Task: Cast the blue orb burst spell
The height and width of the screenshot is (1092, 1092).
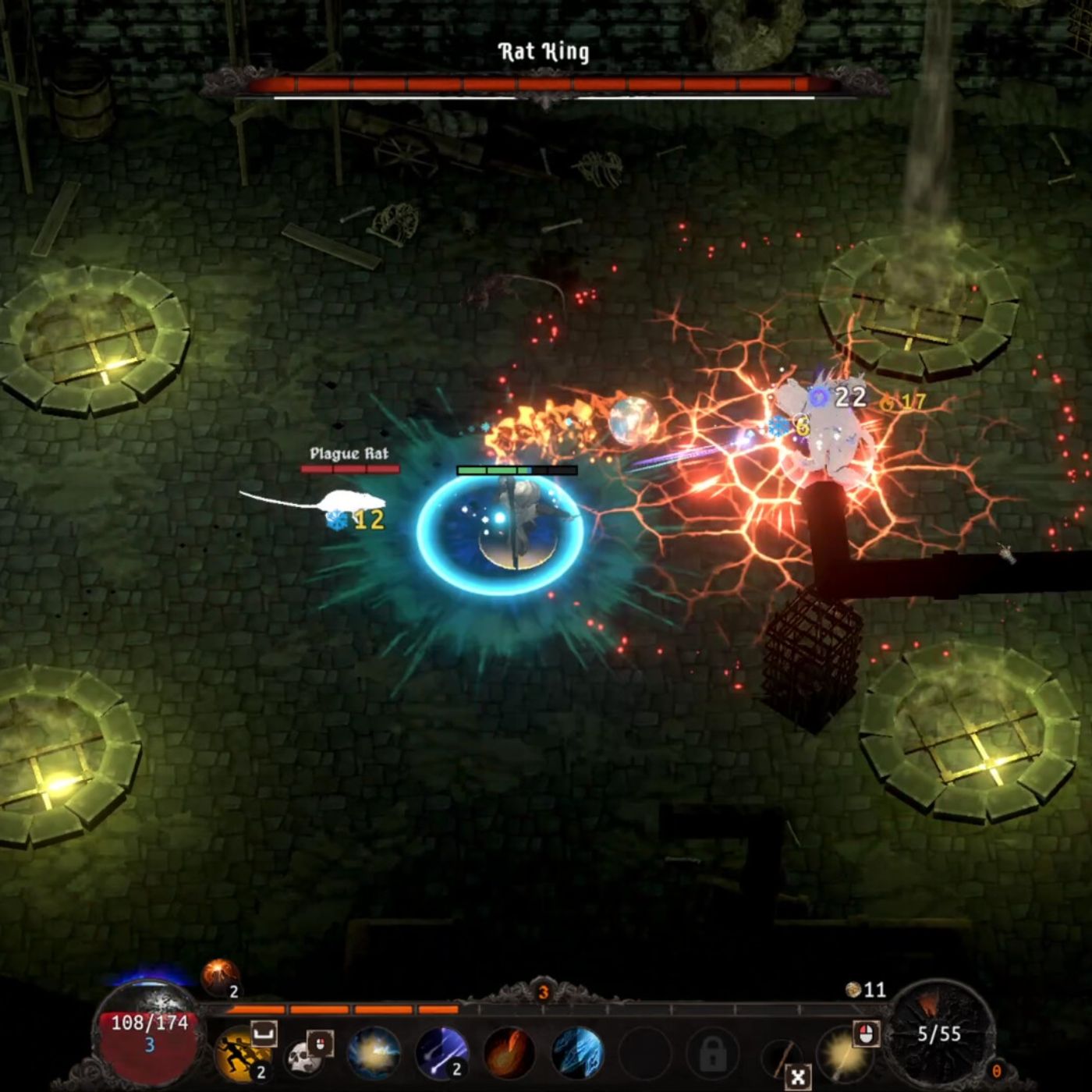Action: click(x=374, y=1054)
